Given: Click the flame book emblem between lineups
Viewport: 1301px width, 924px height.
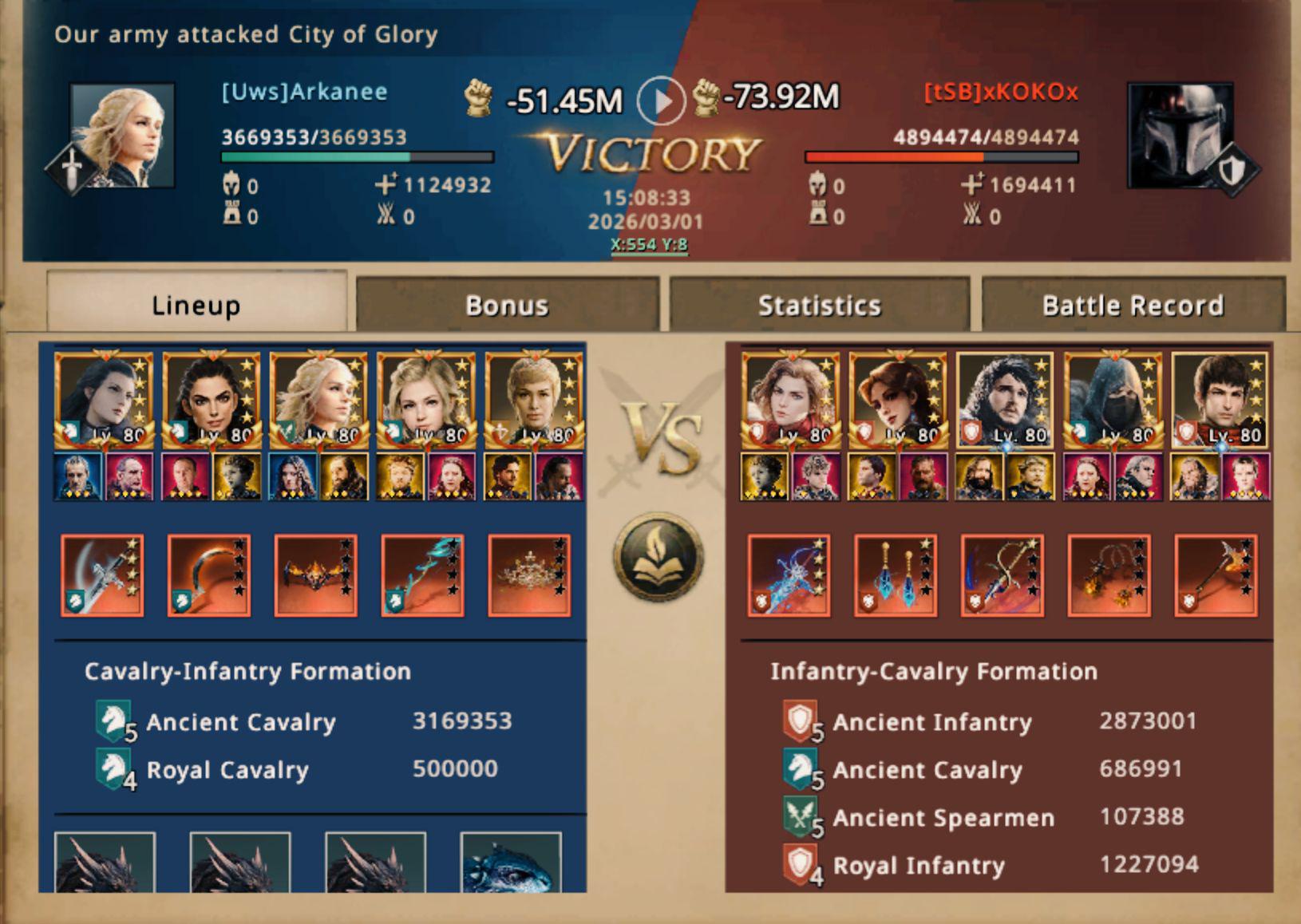Looking at the screenshot, I should (658, 557).
